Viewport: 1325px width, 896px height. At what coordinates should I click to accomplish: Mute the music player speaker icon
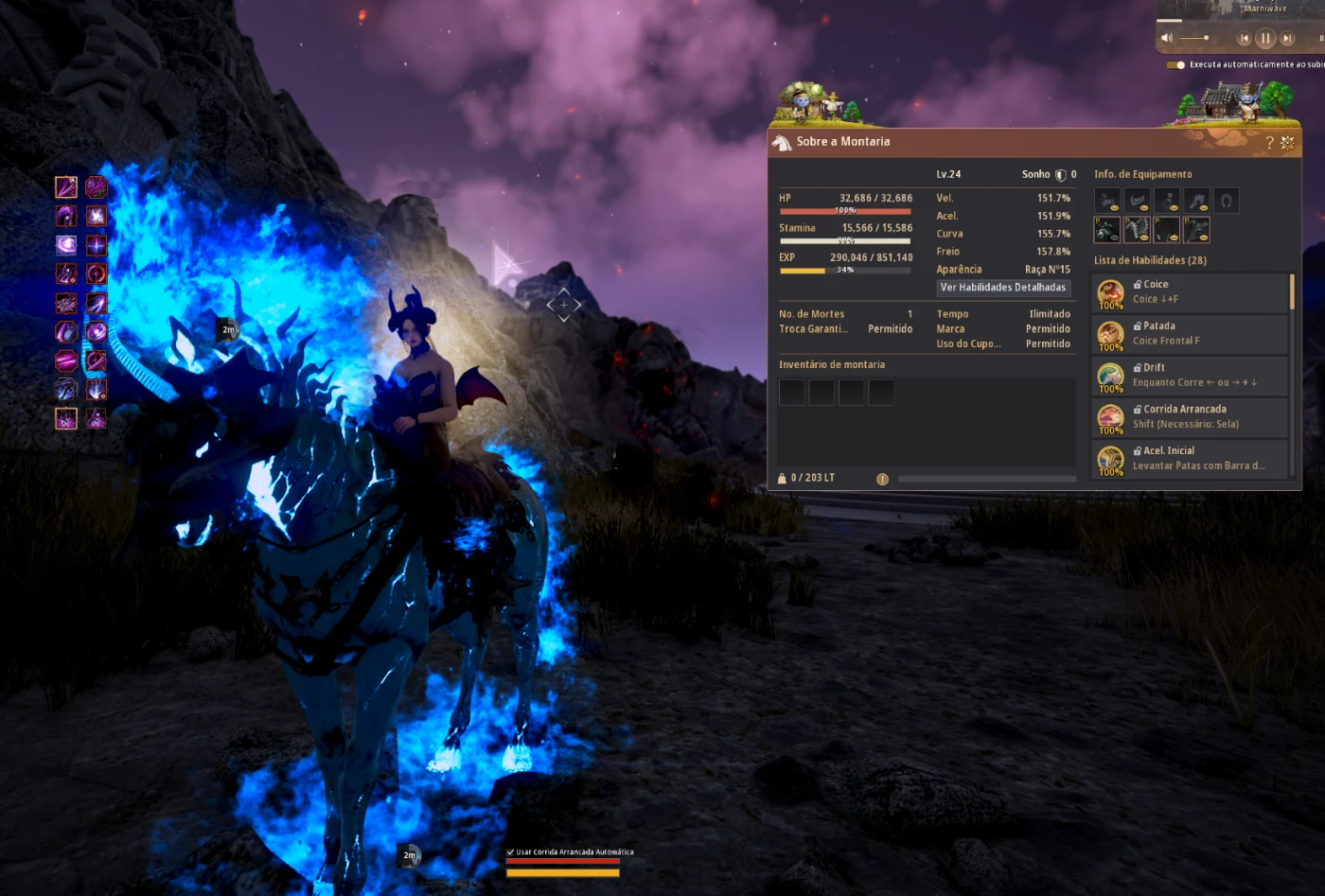[x=1167, y=38]
